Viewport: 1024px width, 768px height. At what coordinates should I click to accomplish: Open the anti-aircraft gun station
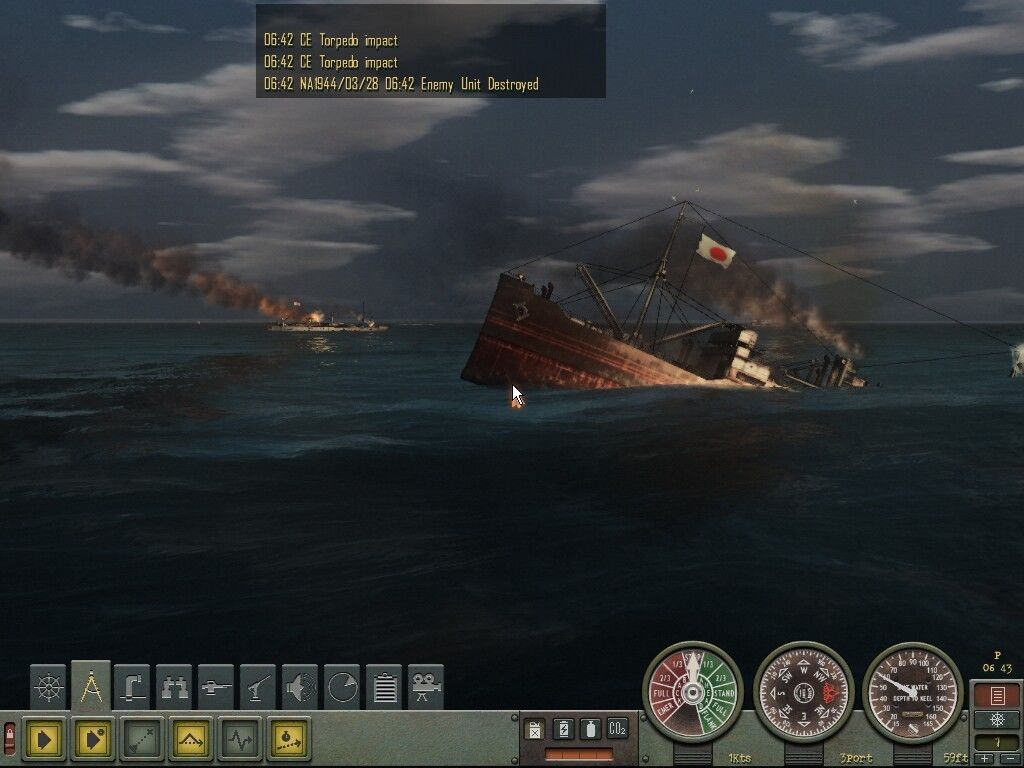[x=258, y=687]
